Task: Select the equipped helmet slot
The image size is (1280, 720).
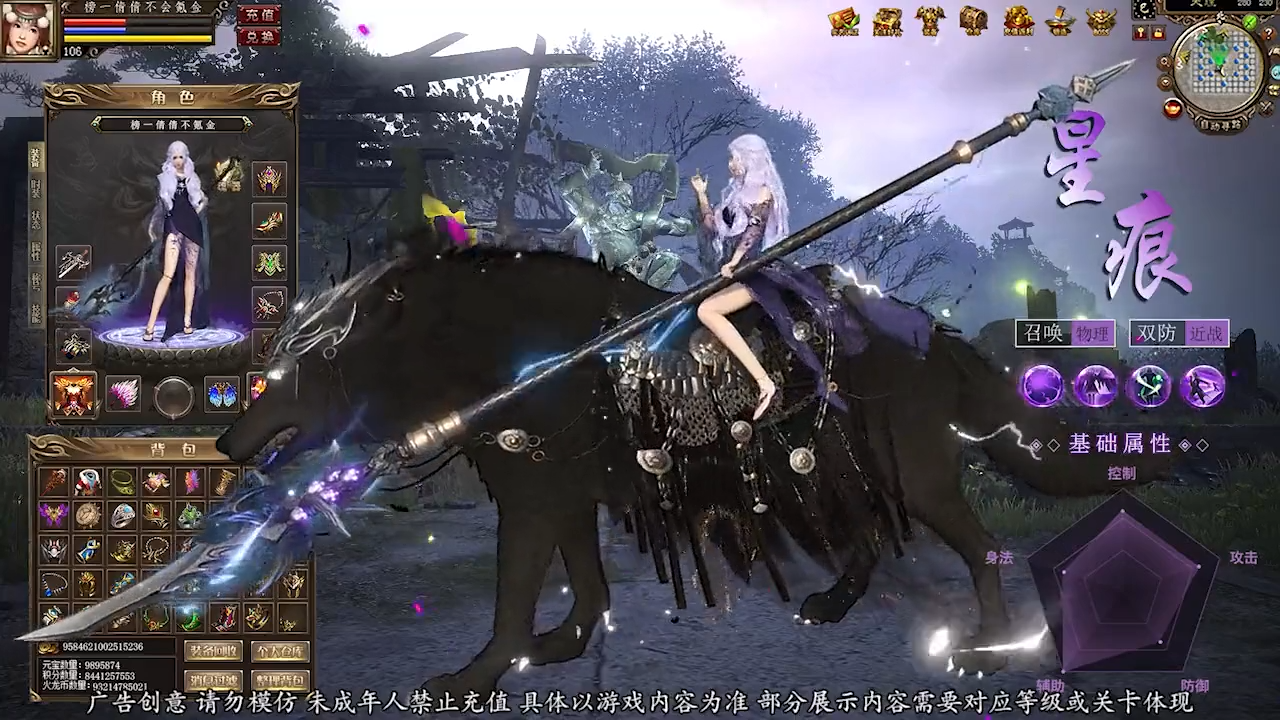Action: 268,179
